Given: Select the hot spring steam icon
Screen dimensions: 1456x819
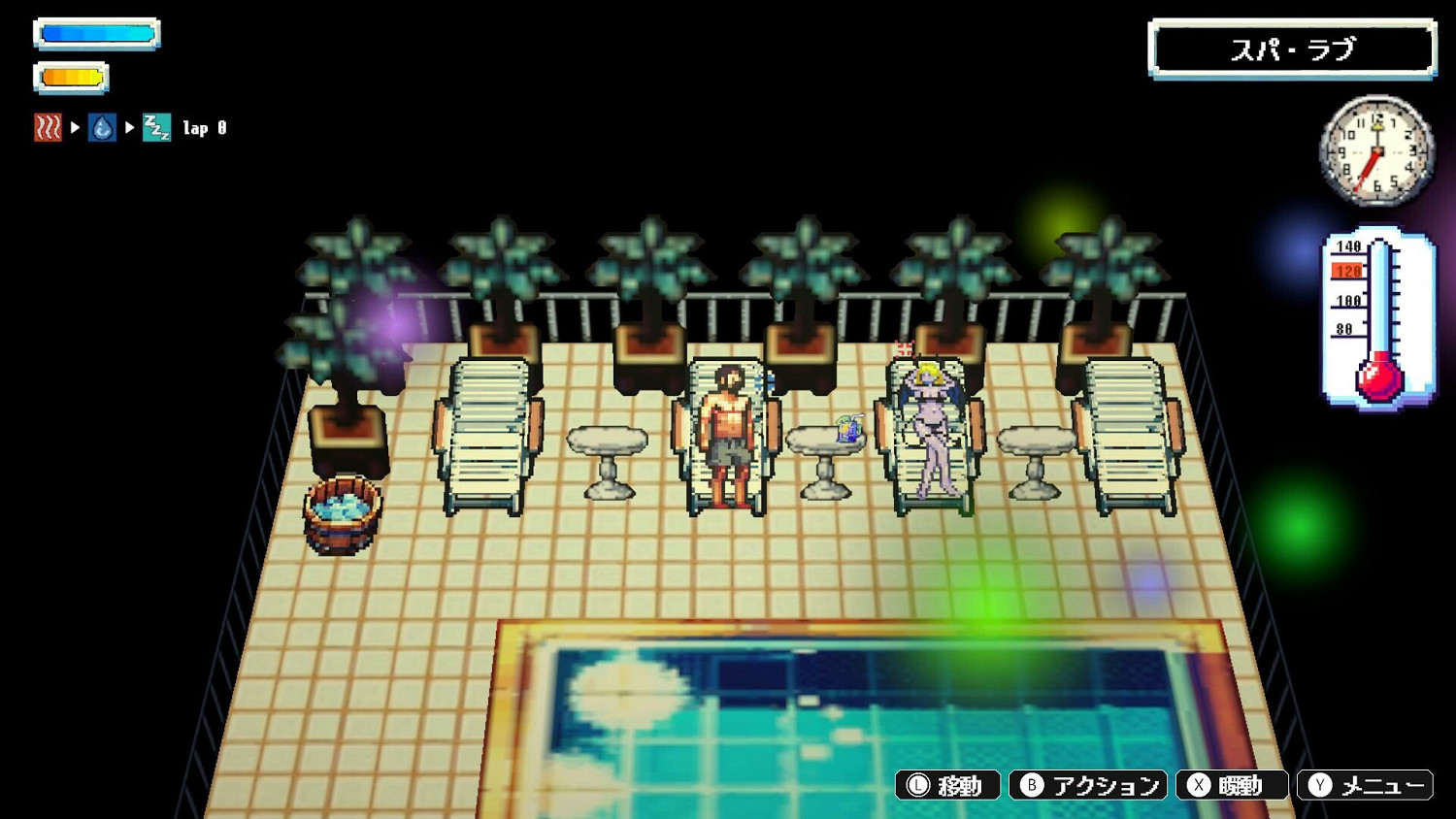Looking at the screenshot, I should [x=47, y=126].
